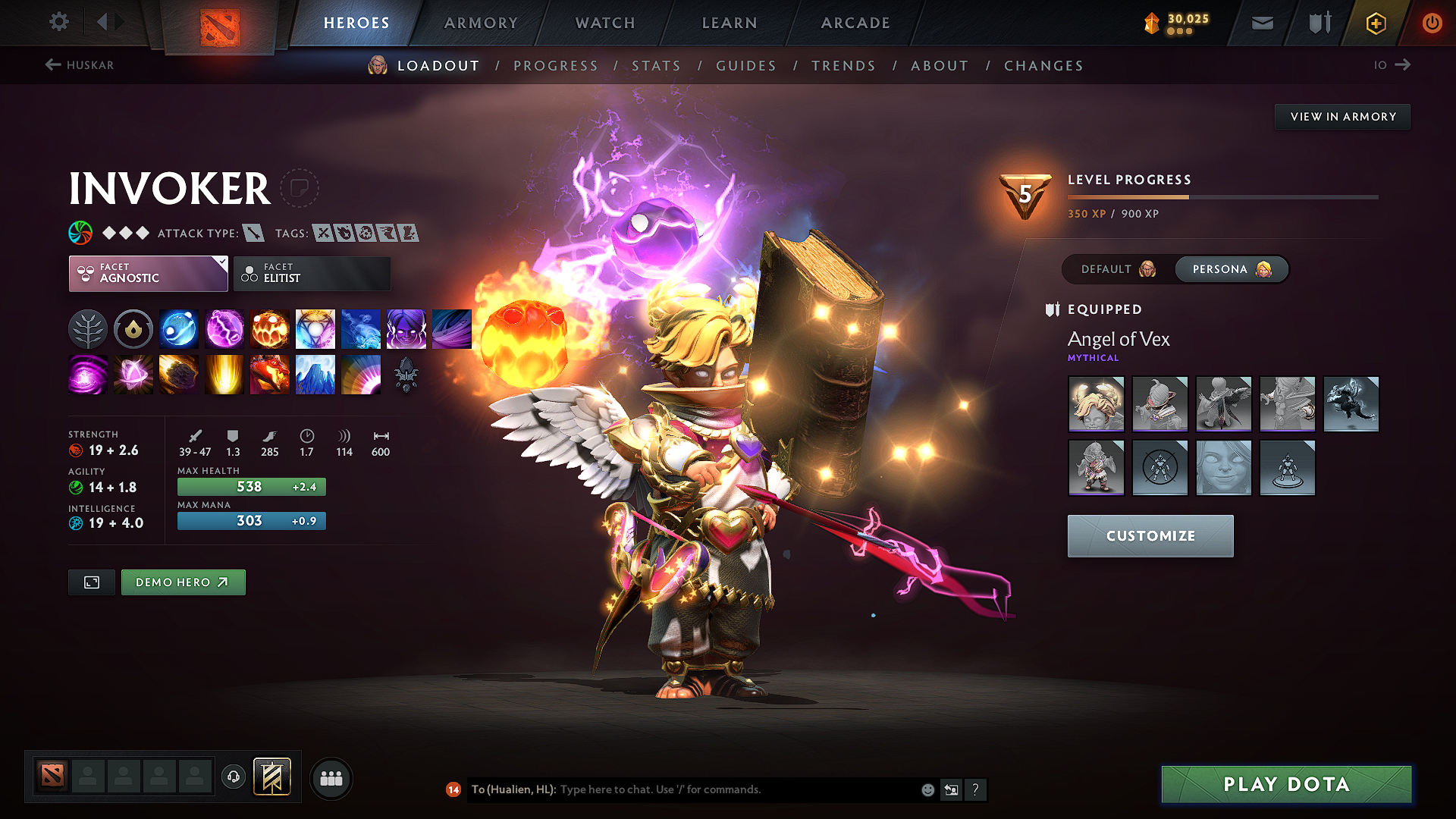Click the Demo Hero button
This screenshot has width=1456, height=819.
click(x=183, y=582)
